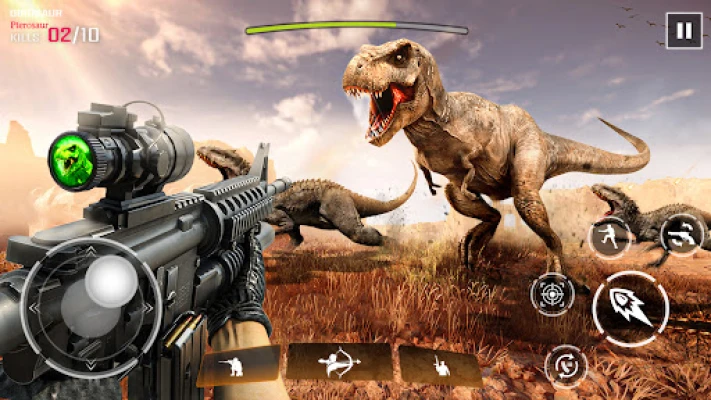Activate the crosshair aim scope button
Image resolution: width=711 pixels, height=400 pixels.
(552, 294)
